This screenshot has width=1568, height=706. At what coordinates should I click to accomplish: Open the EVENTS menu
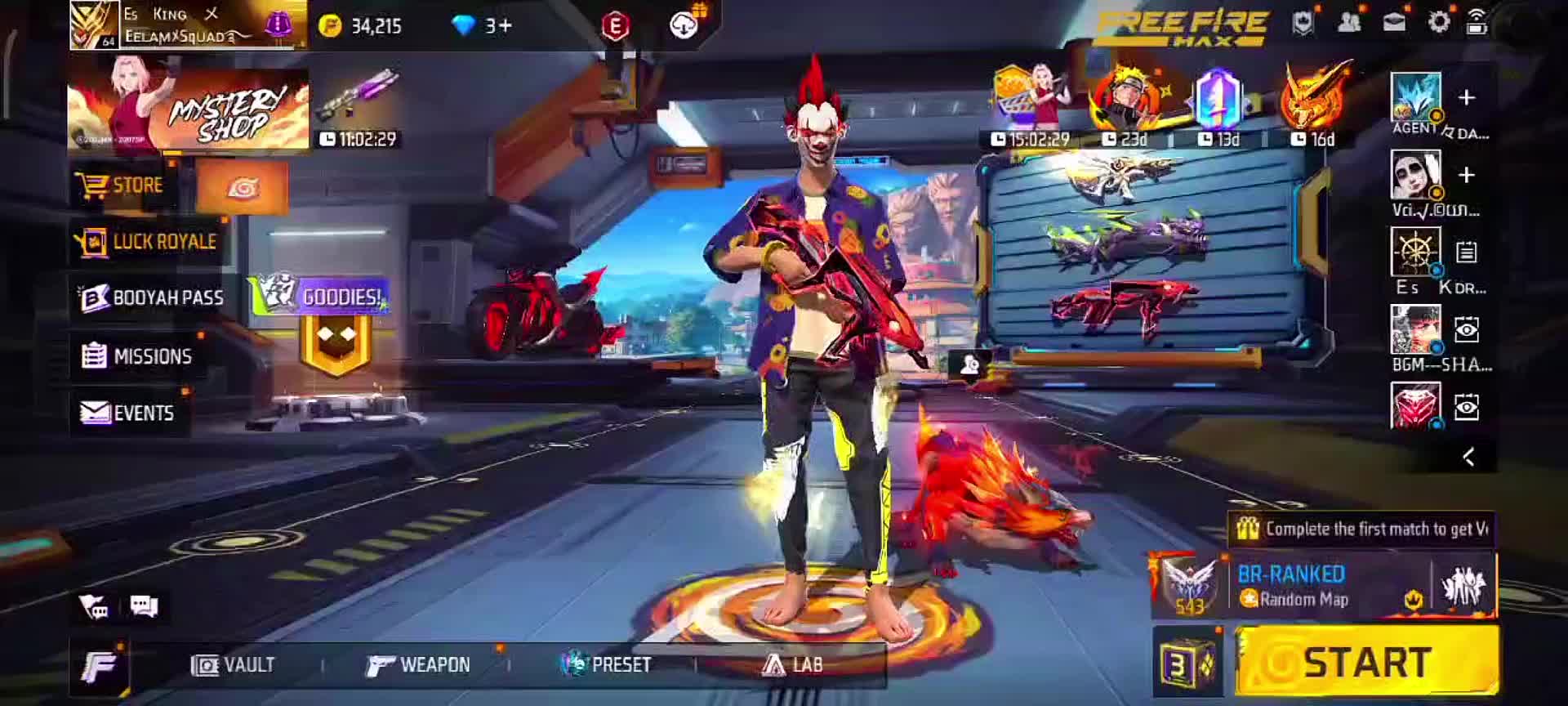point(128,413)
